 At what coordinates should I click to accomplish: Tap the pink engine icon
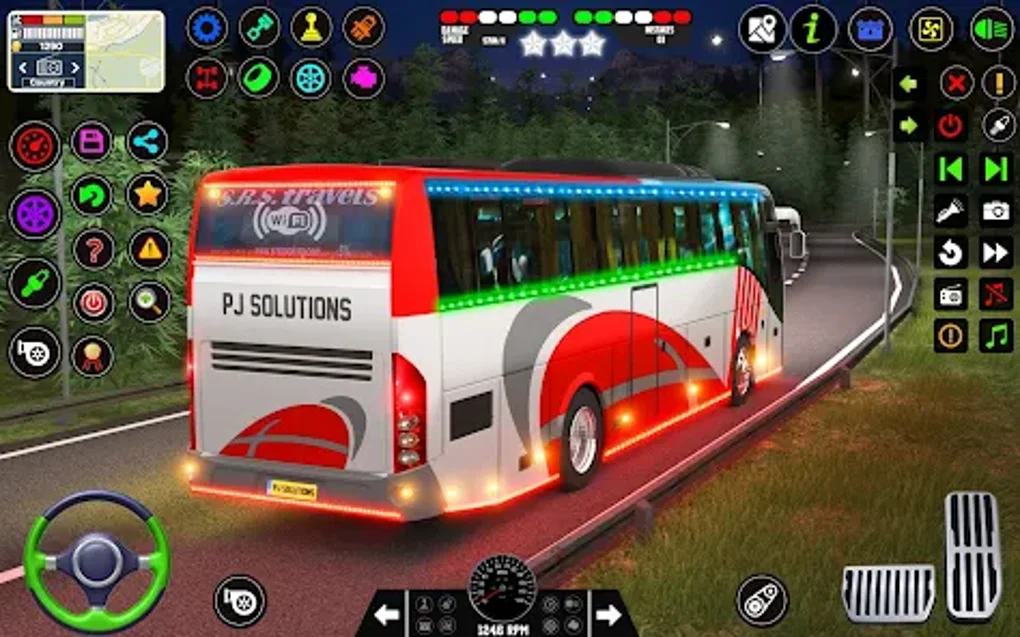tap(363, 78)
